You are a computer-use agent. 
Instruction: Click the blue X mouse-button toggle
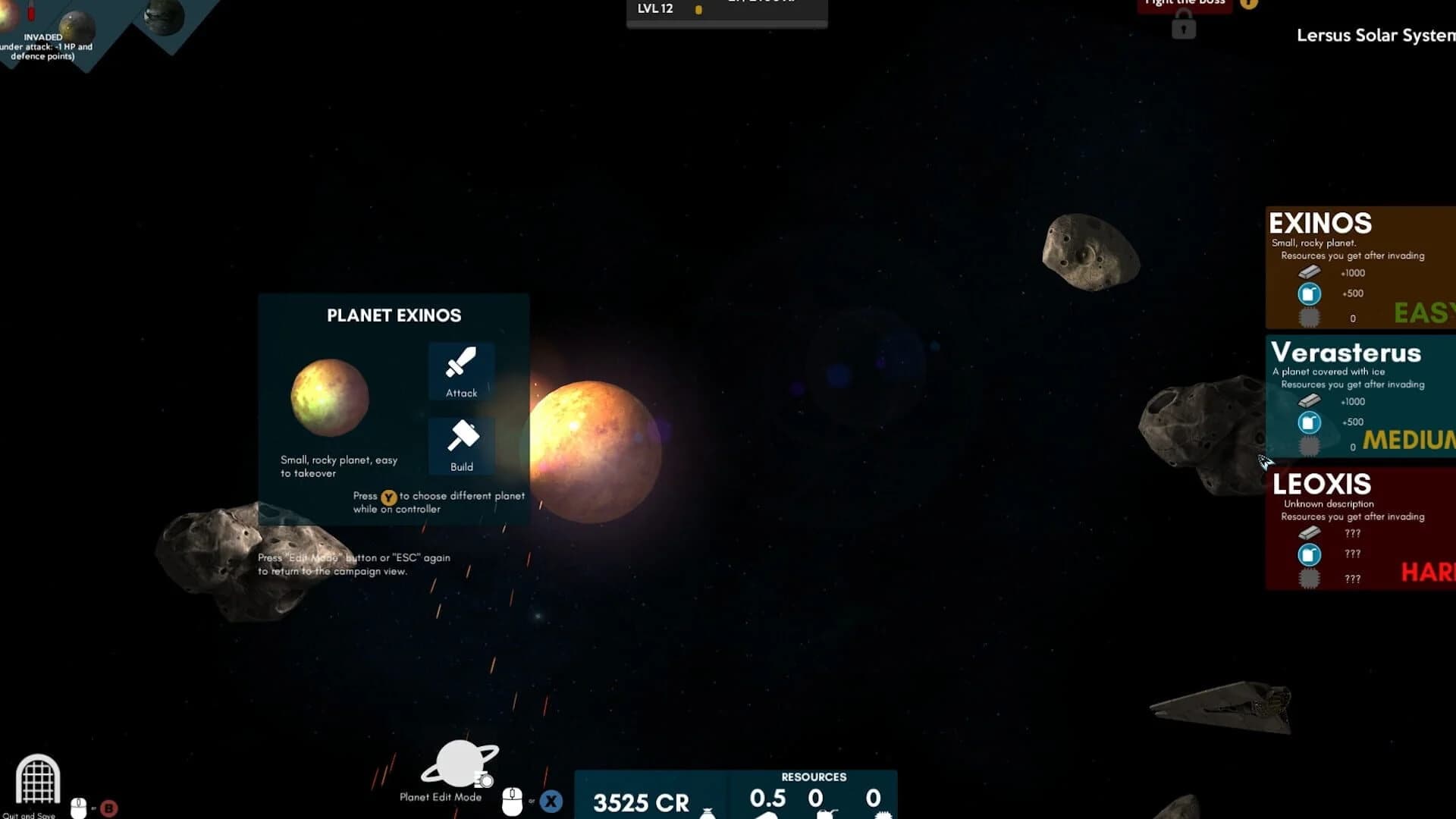[x=551, y=799]
